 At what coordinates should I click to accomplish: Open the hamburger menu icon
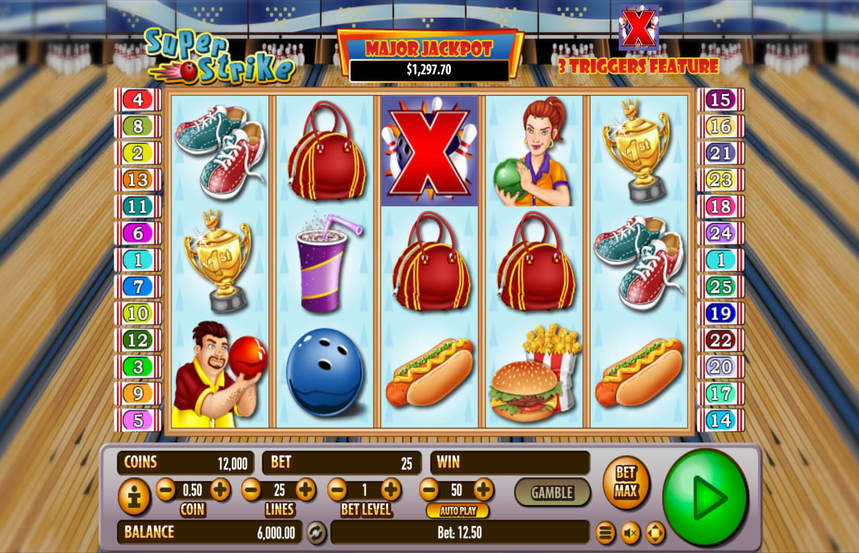606,532
